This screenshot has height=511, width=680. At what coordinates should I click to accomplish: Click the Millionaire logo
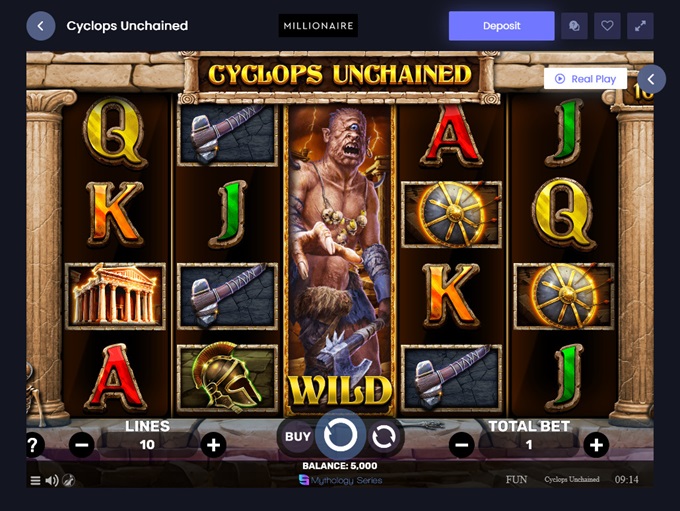click(318, 26)
